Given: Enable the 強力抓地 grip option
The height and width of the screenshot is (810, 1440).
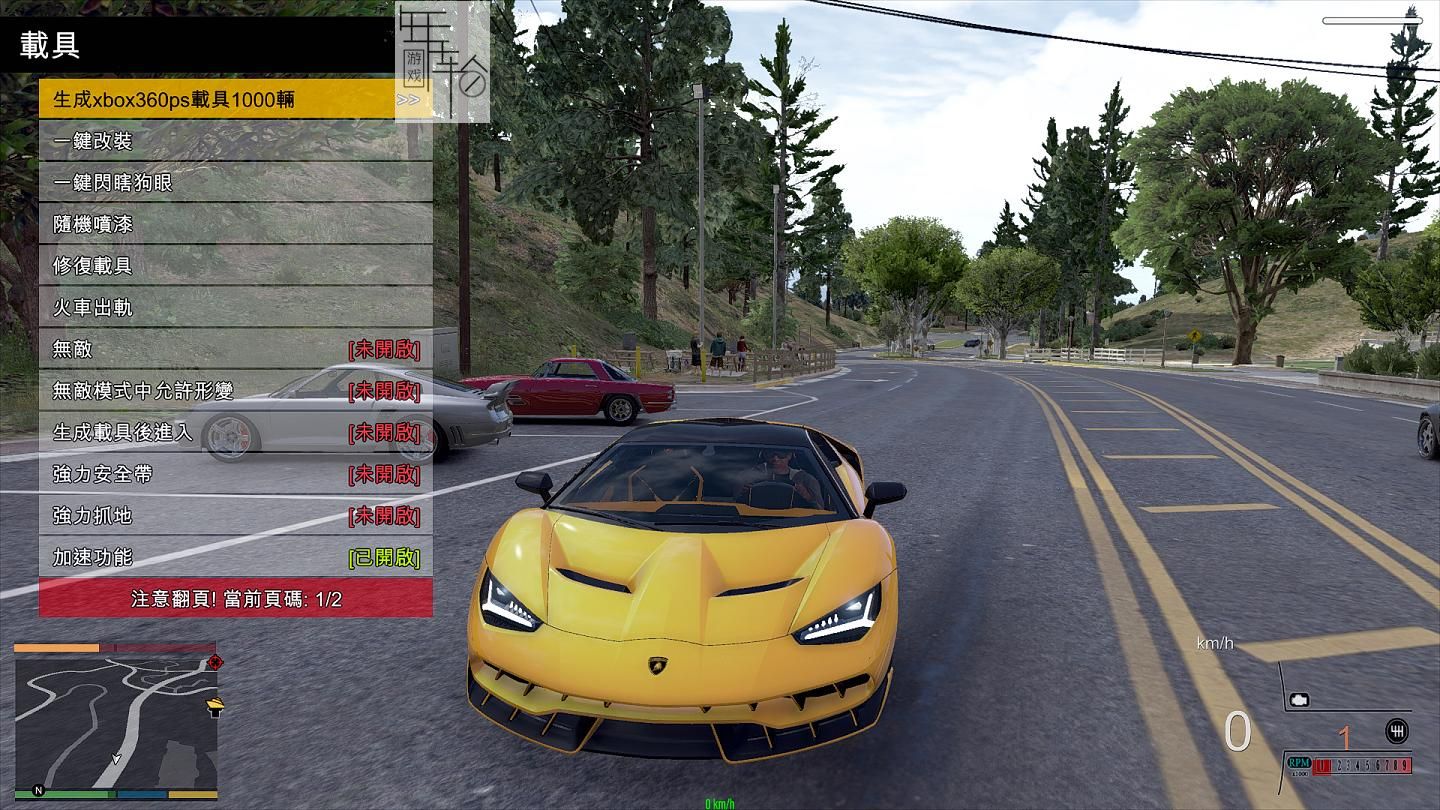Looking at the screenshot, I should (235, 515).
